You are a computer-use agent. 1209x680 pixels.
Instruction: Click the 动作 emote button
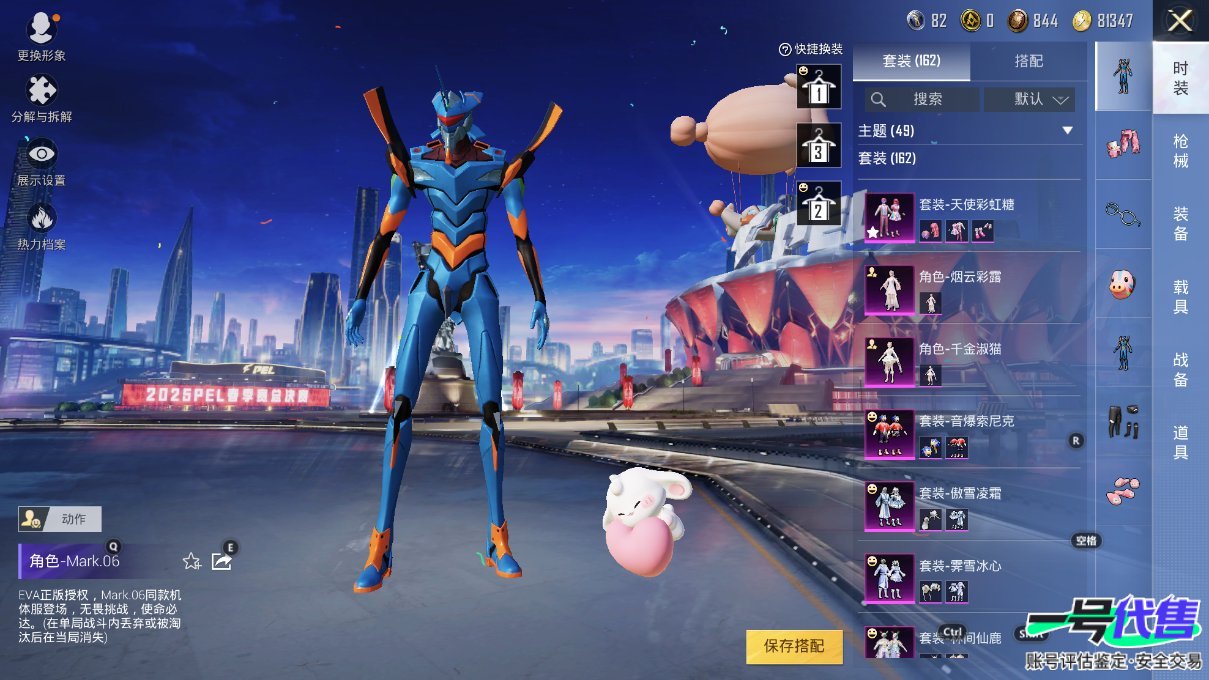tap(60, 519)
